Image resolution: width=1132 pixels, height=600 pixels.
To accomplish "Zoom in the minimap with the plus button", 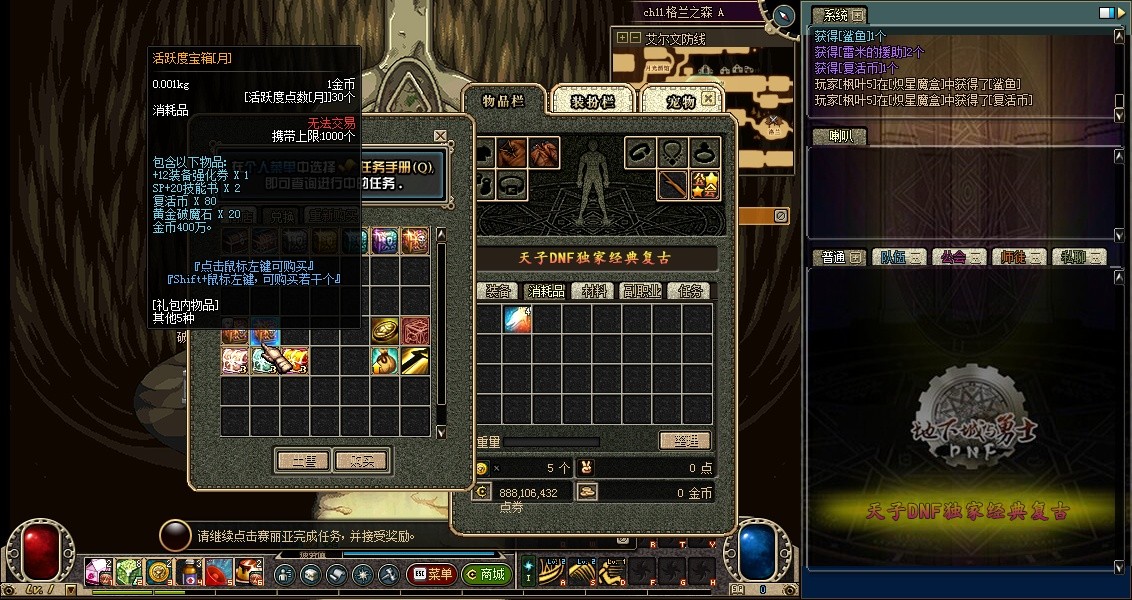I will tap(622, 38).
